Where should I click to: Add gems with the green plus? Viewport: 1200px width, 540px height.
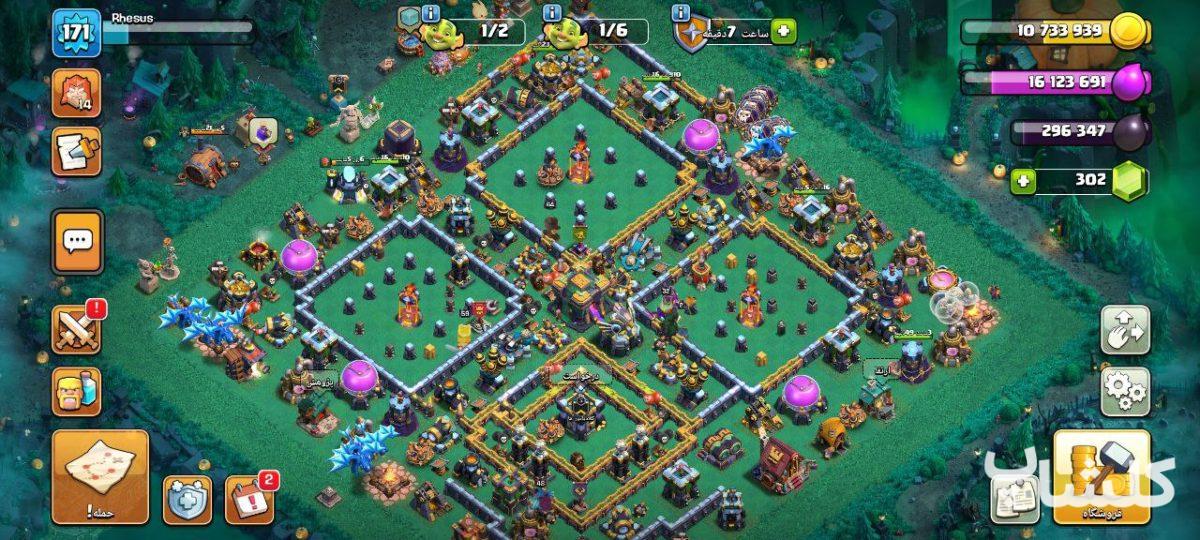[x=1022, y=181]
